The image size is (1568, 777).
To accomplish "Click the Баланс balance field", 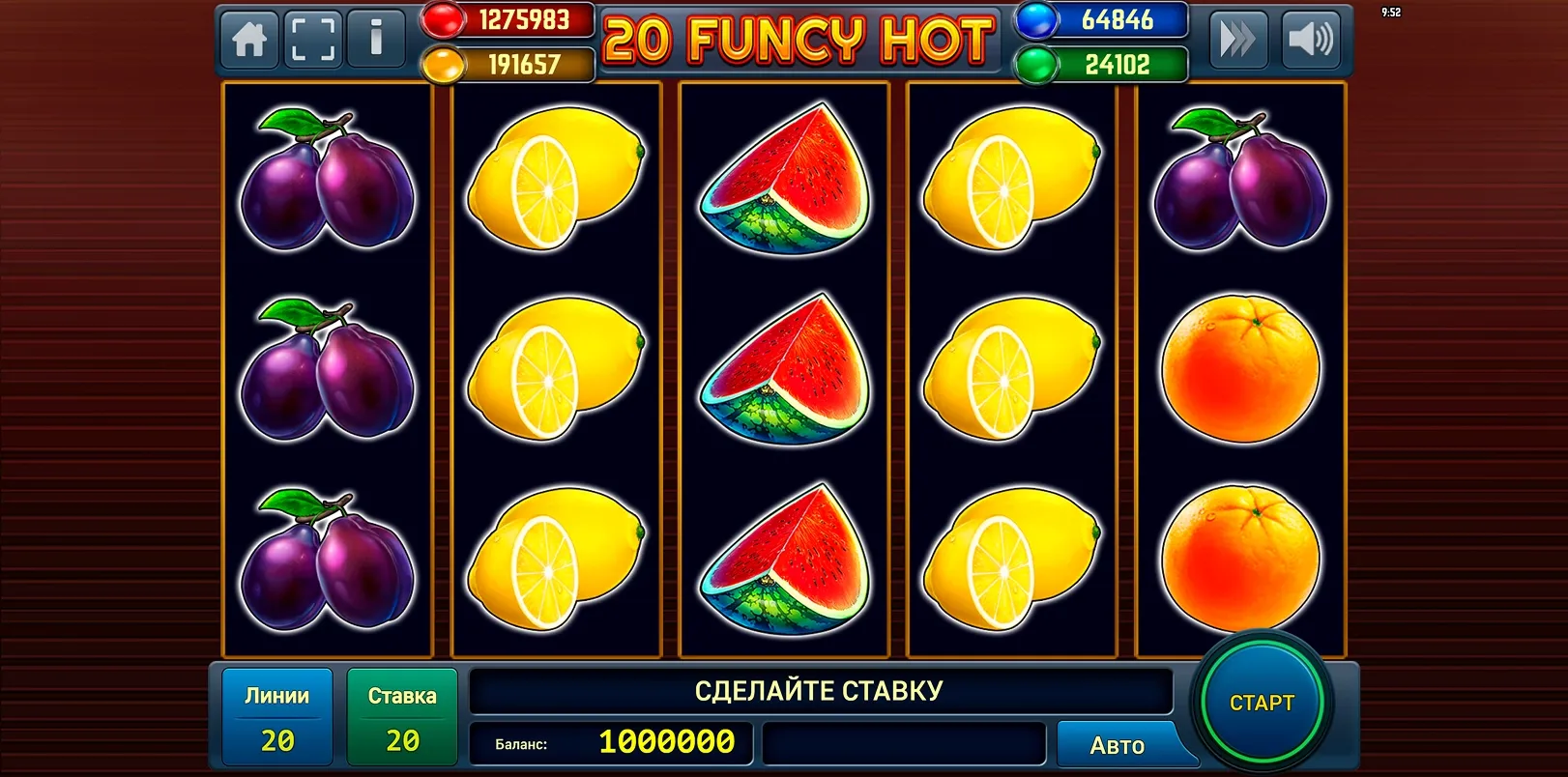I will tap(611, 745).
